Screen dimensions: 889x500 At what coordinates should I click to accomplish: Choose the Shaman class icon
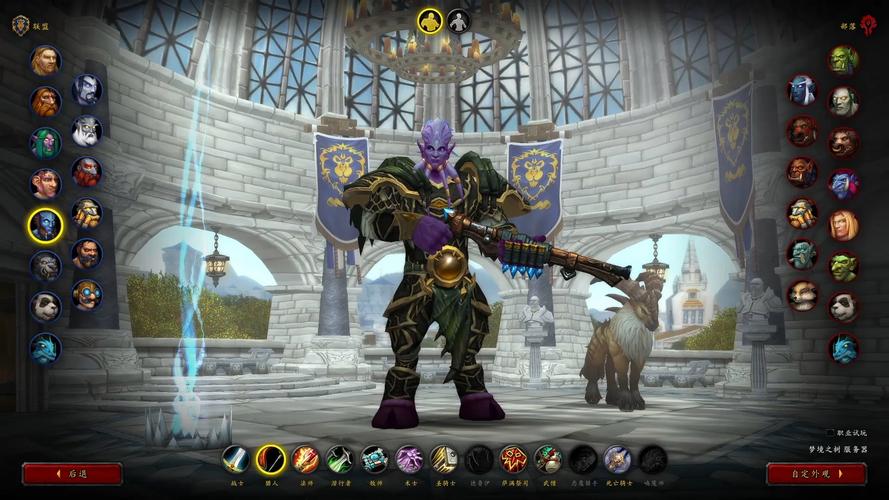coord(513,459)
